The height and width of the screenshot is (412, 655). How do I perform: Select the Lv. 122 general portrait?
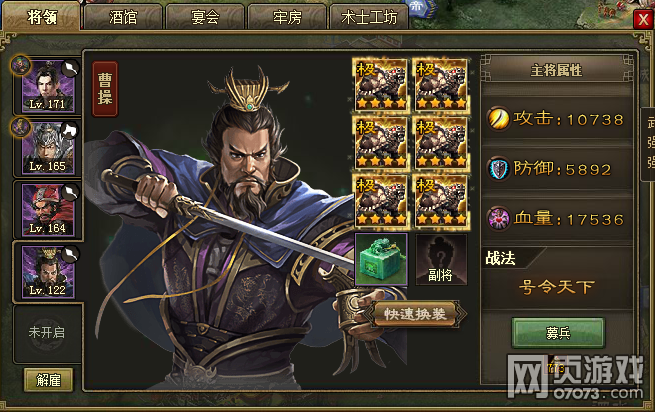47,270
